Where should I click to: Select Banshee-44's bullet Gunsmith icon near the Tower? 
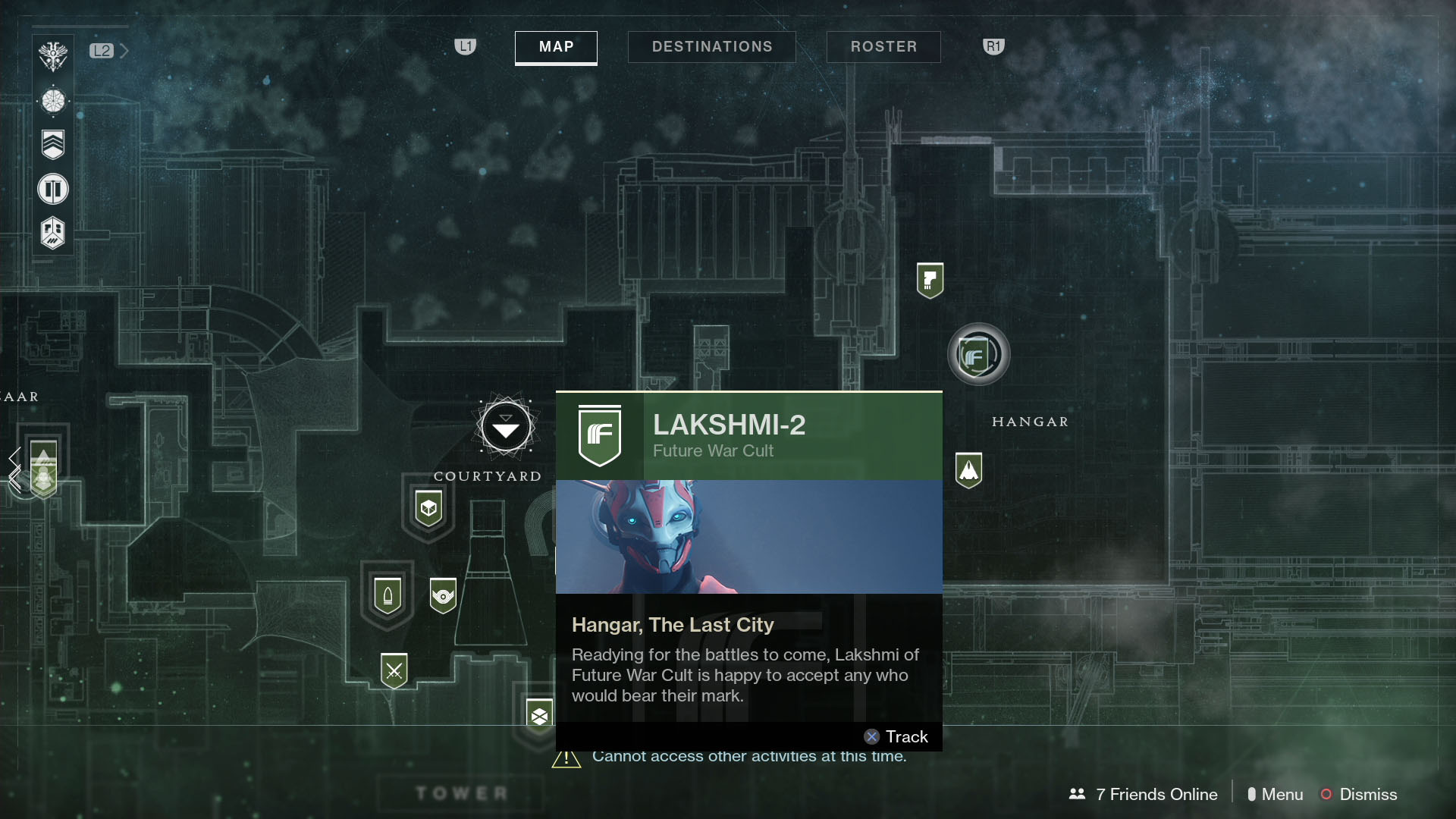[388, 597]
